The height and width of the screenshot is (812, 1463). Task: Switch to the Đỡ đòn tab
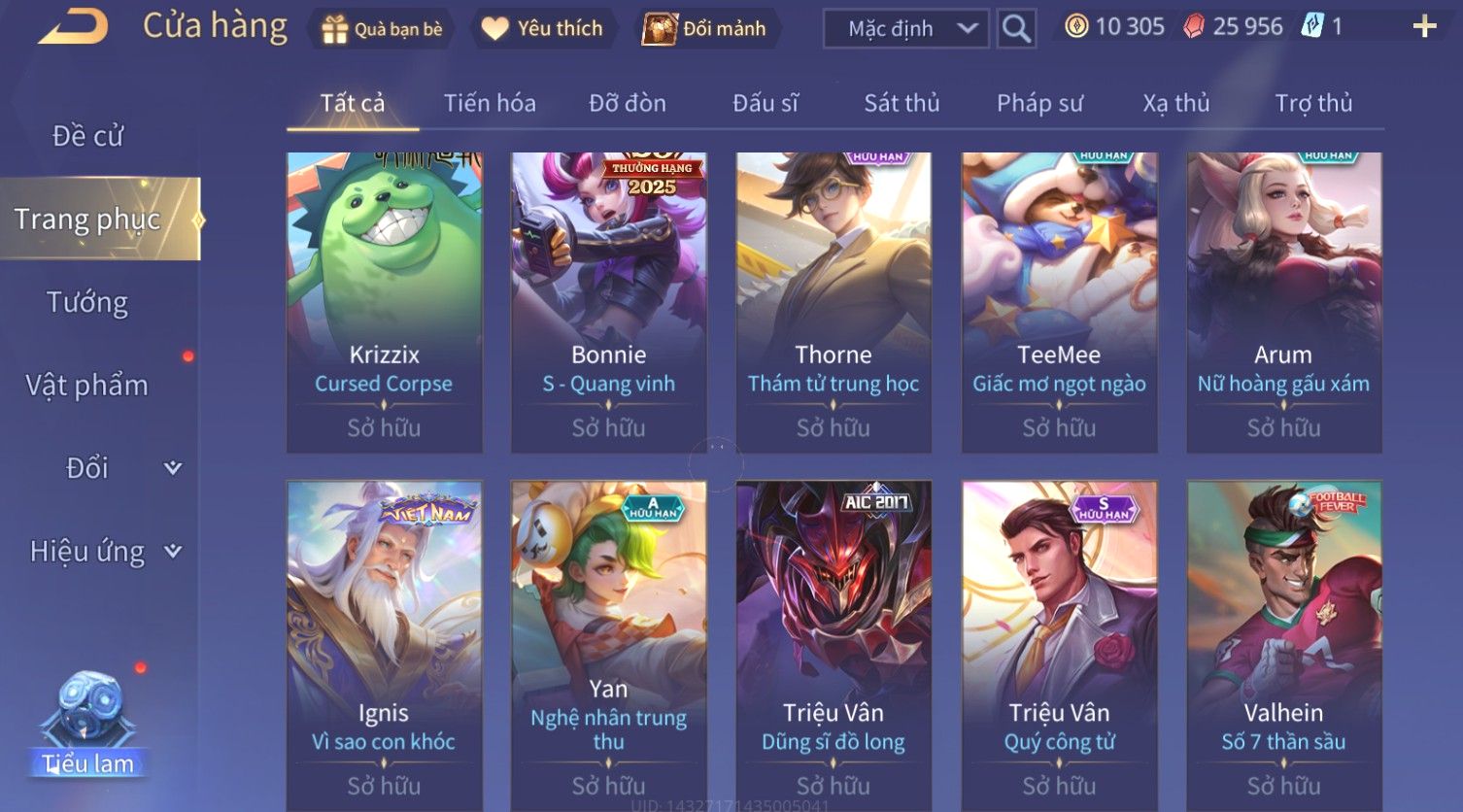[x=628, y=103]
